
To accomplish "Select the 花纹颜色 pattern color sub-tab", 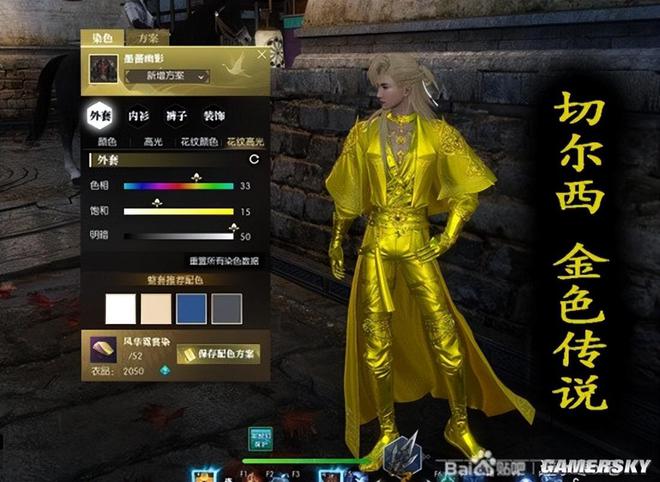I will [x=196, y=142].
